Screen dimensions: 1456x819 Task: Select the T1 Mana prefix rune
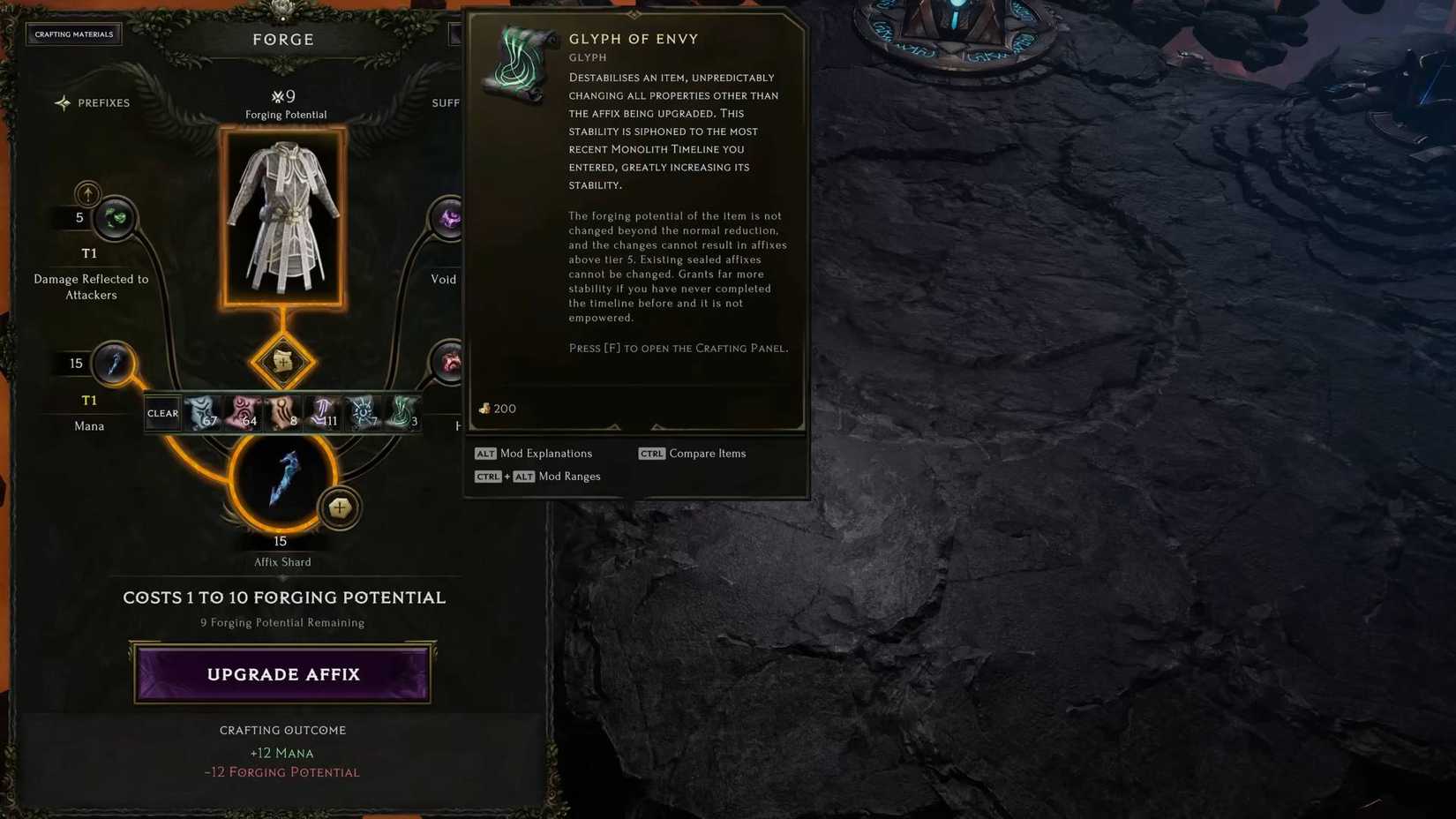114,363
